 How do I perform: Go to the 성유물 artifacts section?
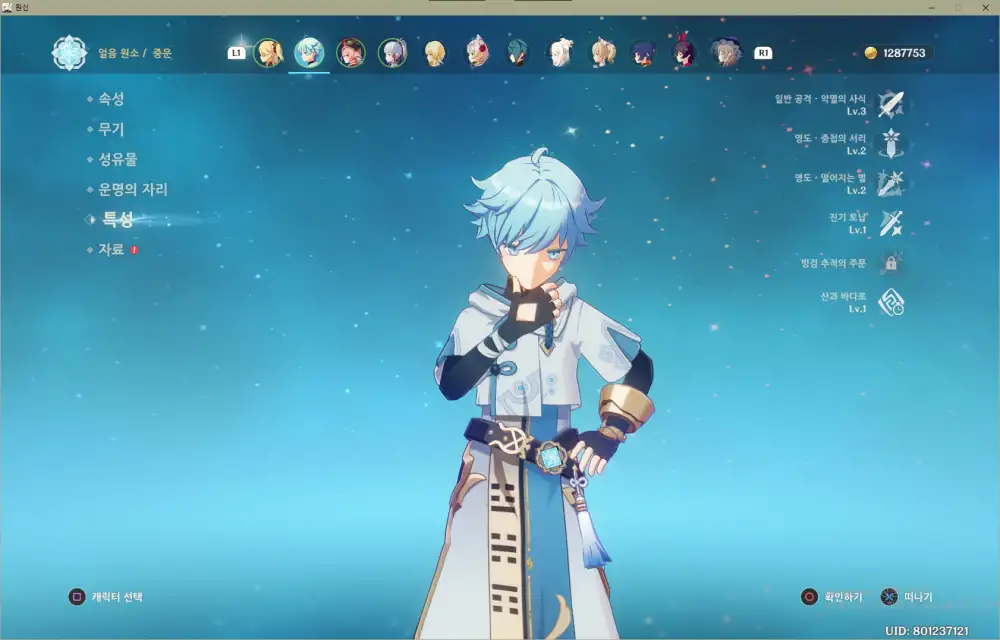117,159
